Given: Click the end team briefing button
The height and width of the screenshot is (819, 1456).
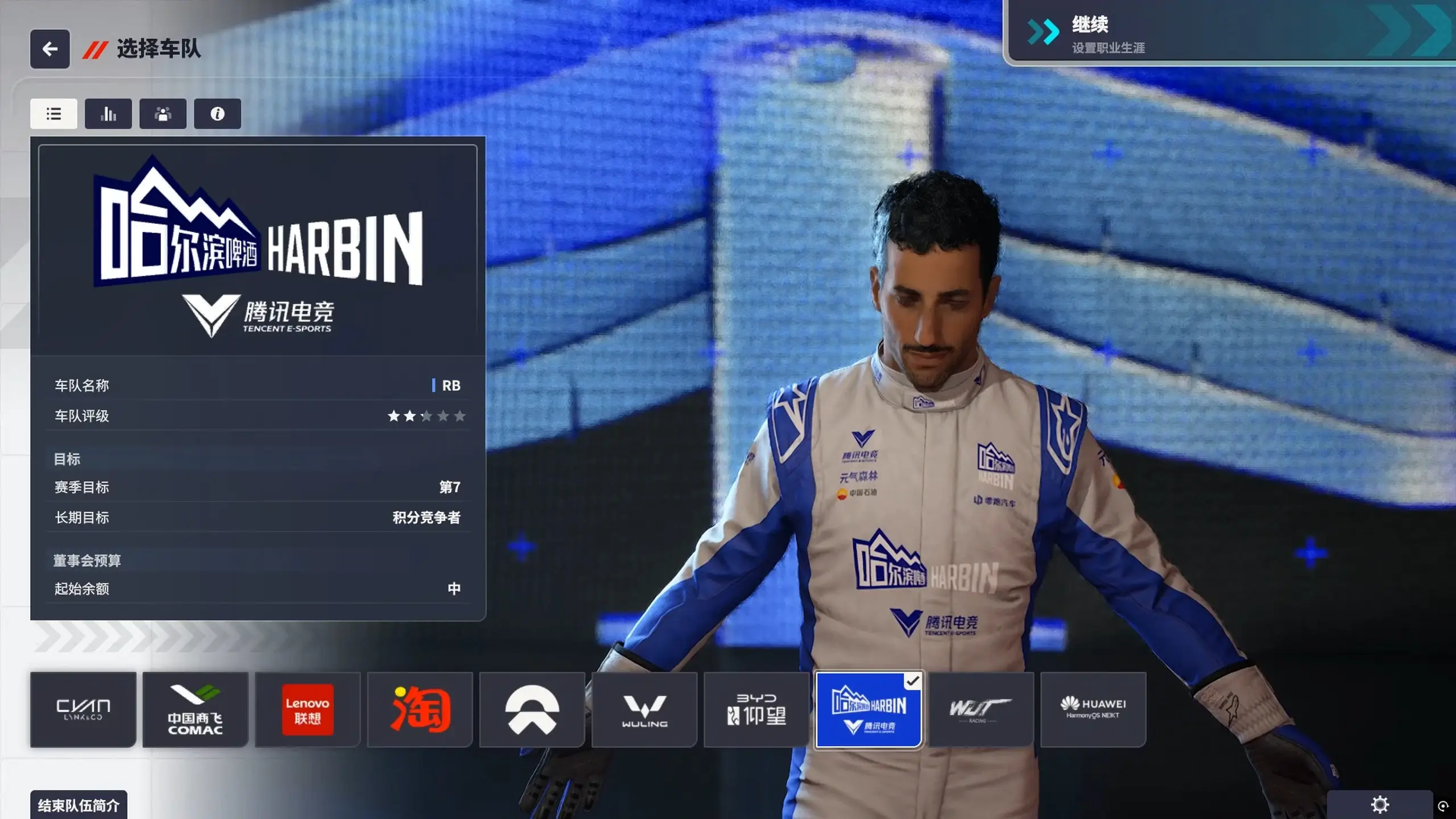Looking at the screenshot, I should [78, 805].
